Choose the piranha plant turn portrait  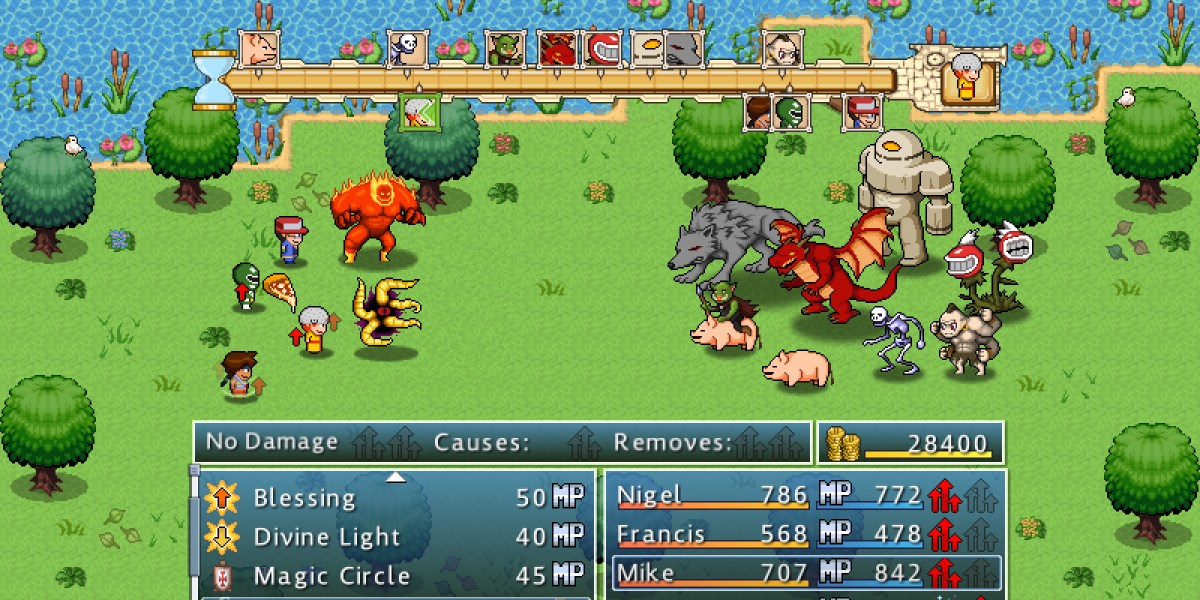603,48
